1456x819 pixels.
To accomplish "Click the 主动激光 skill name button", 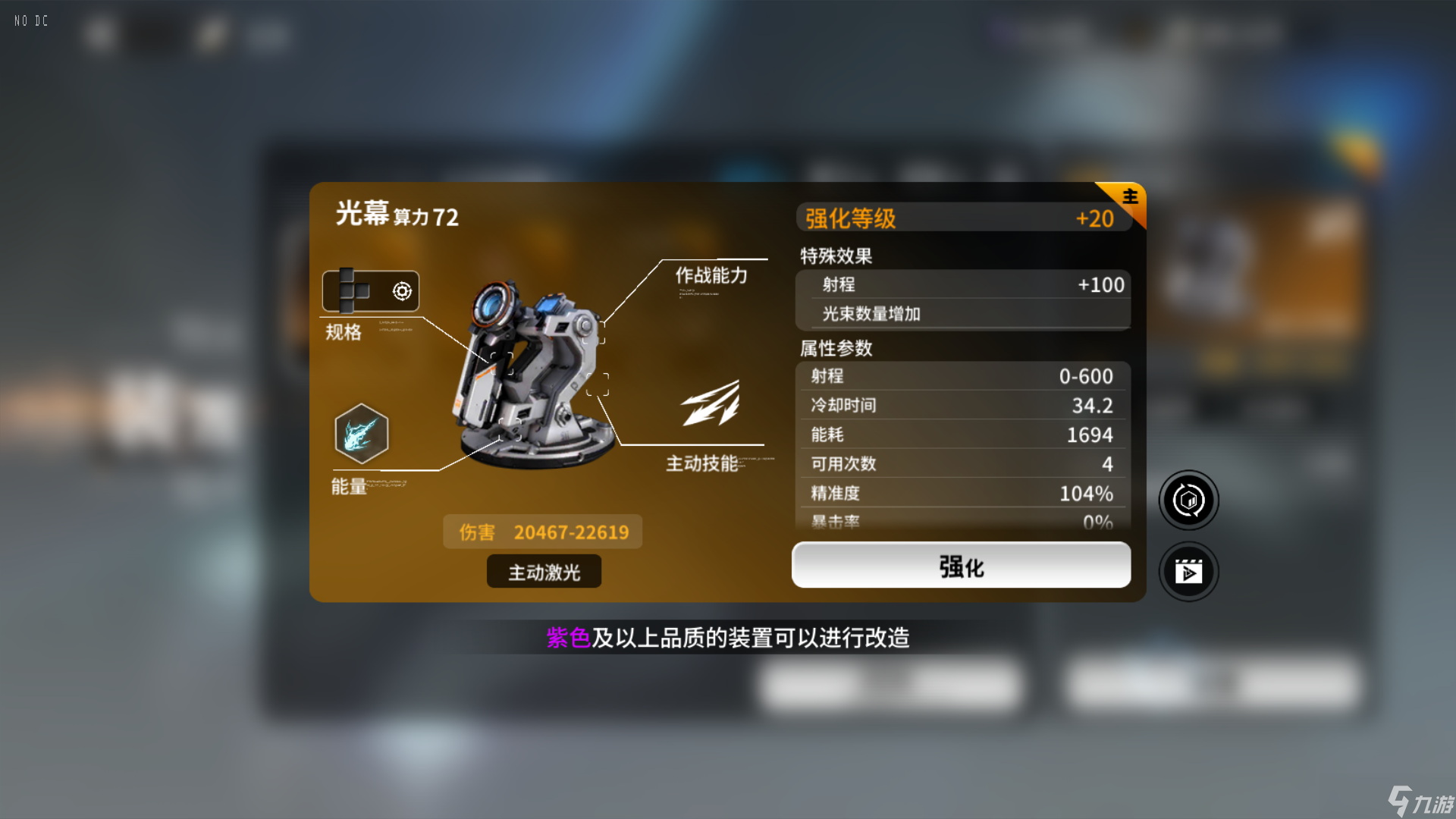I will tap(543, 571).
